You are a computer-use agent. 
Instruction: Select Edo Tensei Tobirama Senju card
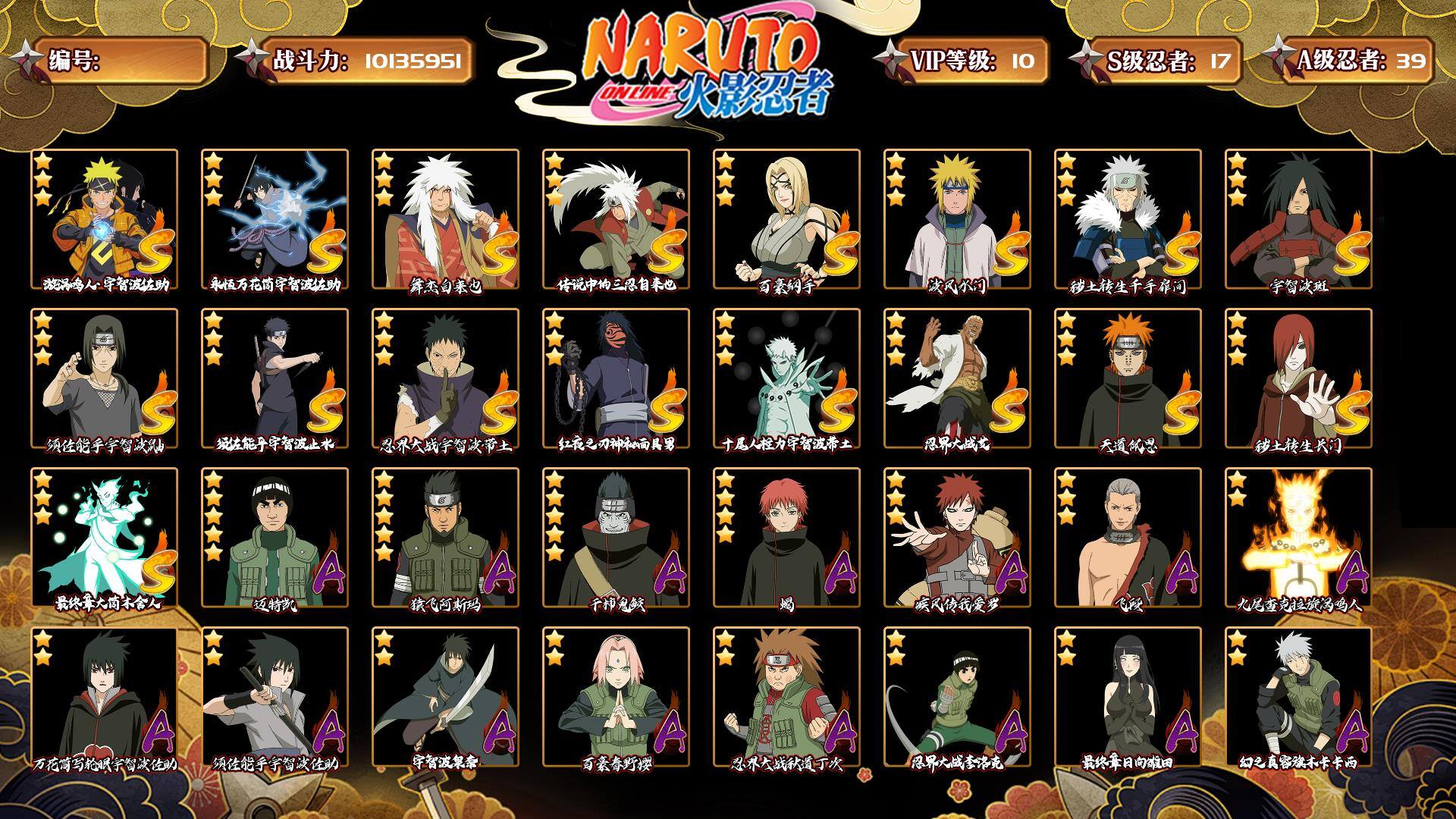point(1128,219)
